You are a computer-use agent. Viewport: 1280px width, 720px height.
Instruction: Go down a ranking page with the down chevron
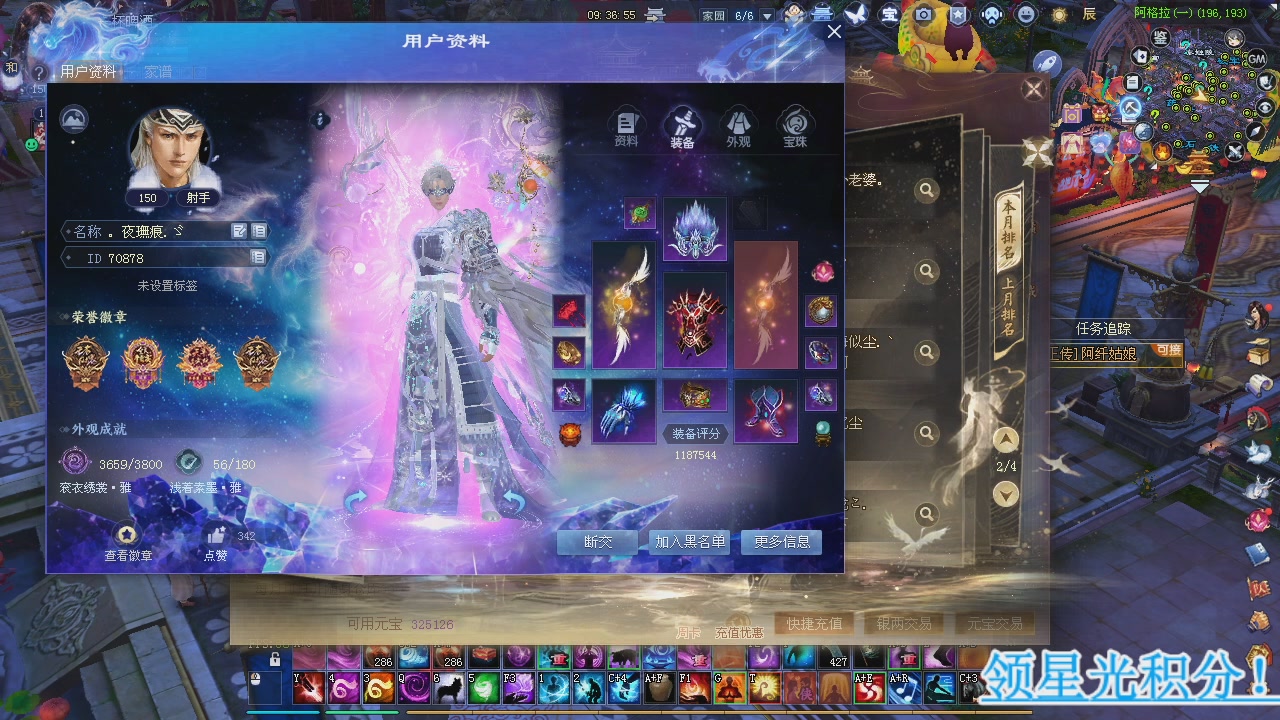1005,492
